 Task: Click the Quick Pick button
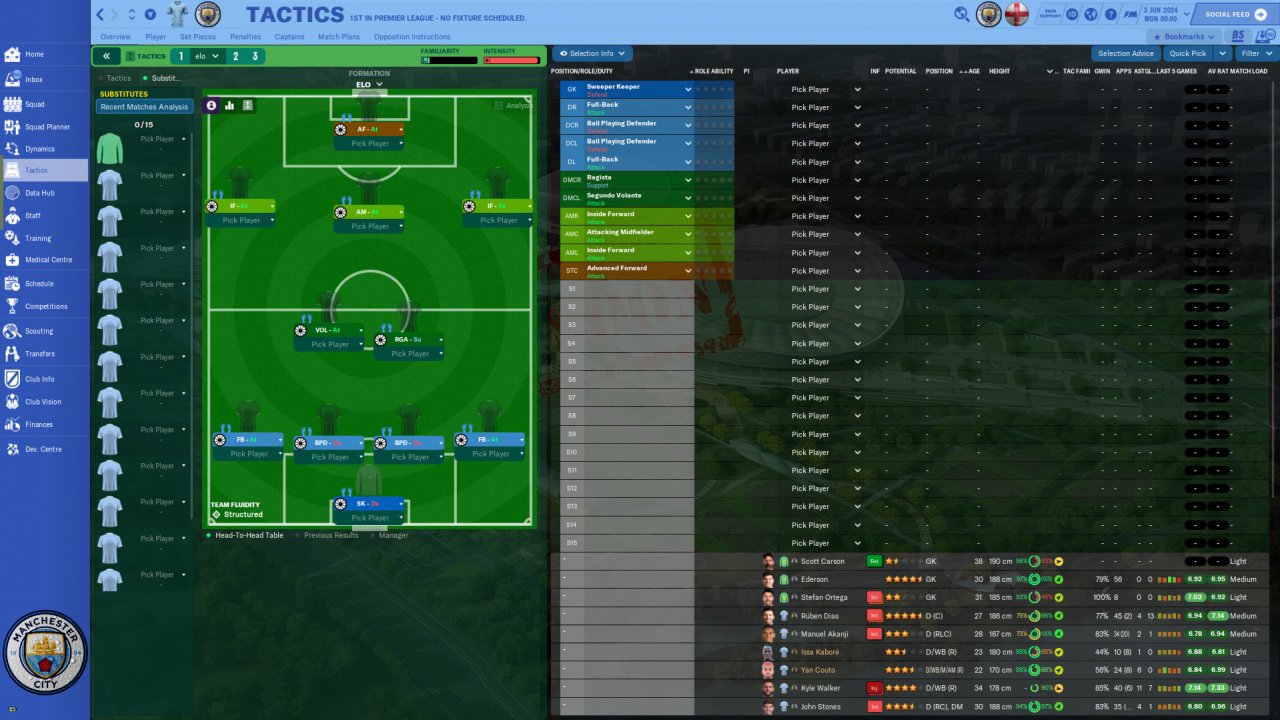[x=1187, y=54]
